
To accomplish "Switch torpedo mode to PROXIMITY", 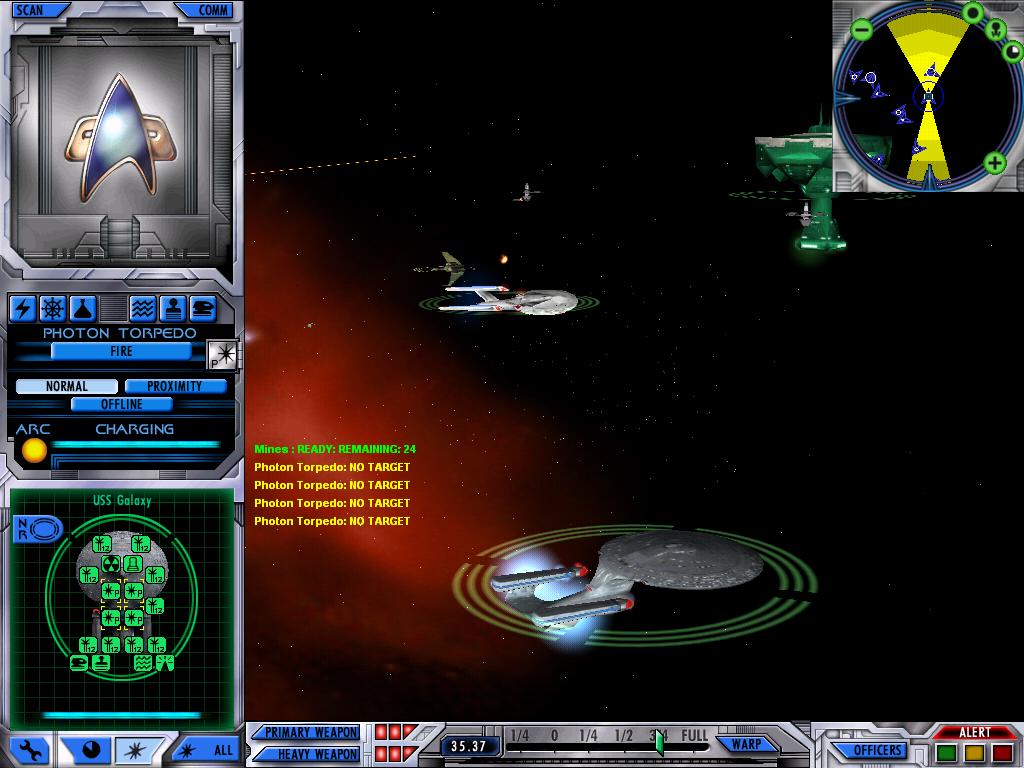I will pyautogui.click(x=175, y=386).
